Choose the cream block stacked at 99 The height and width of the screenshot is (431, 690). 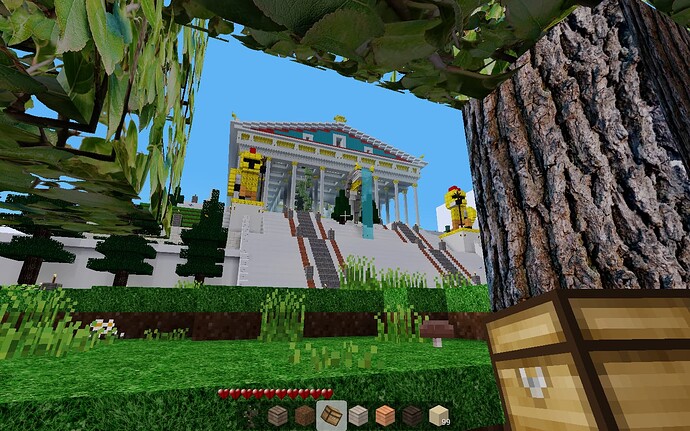pos(438,415)
